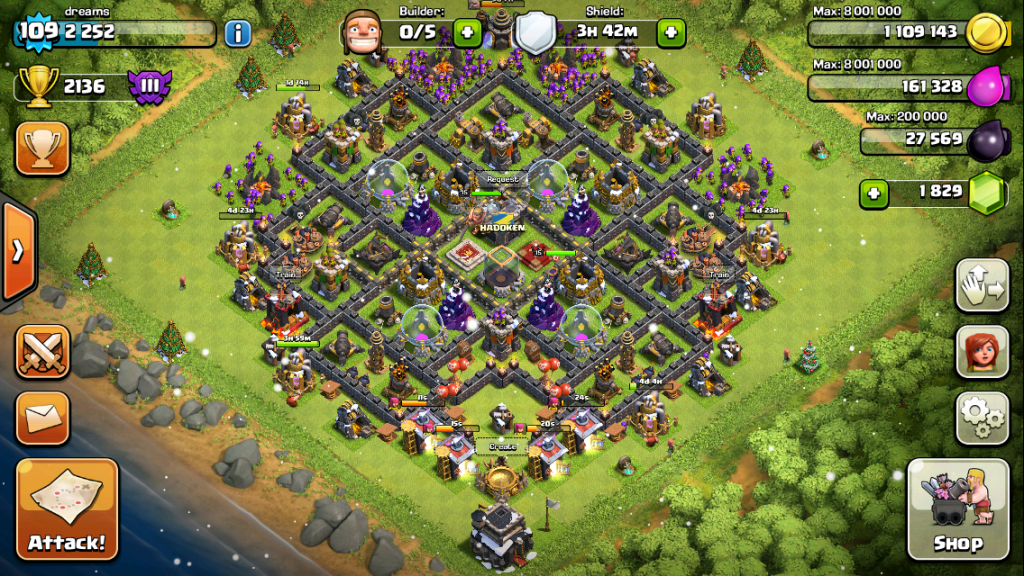Activate the layout edit hand button
Viewport: 1024px width, 576px height.
click(x=982, y=286)
